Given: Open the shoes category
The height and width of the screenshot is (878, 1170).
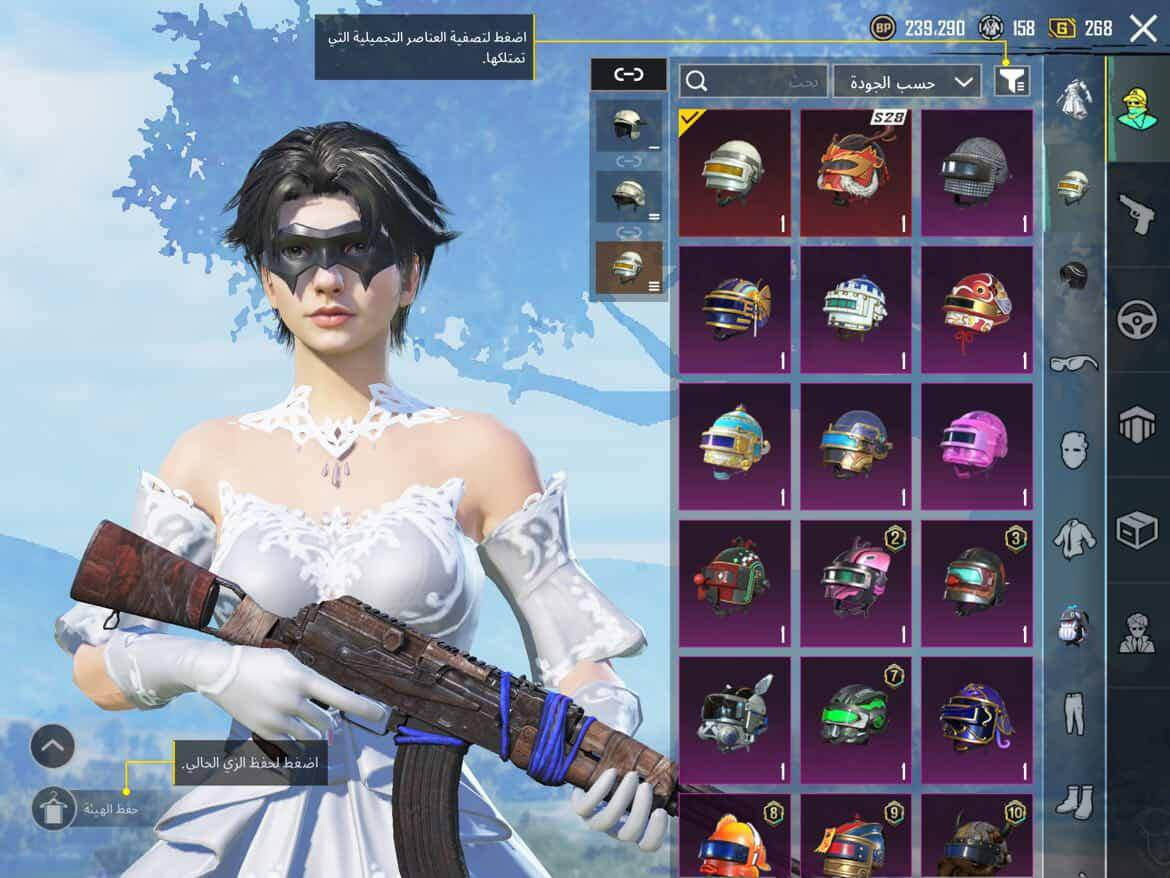Looking at the screenshot, I should pos(1074,801).
